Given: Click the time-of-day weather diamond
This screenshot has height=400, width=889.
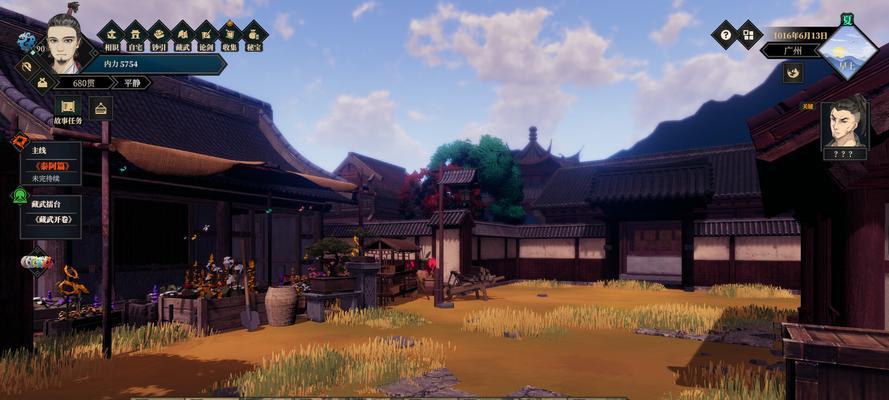Looking at the screenshot, I should pyautogui.click(x=846, y=50).
